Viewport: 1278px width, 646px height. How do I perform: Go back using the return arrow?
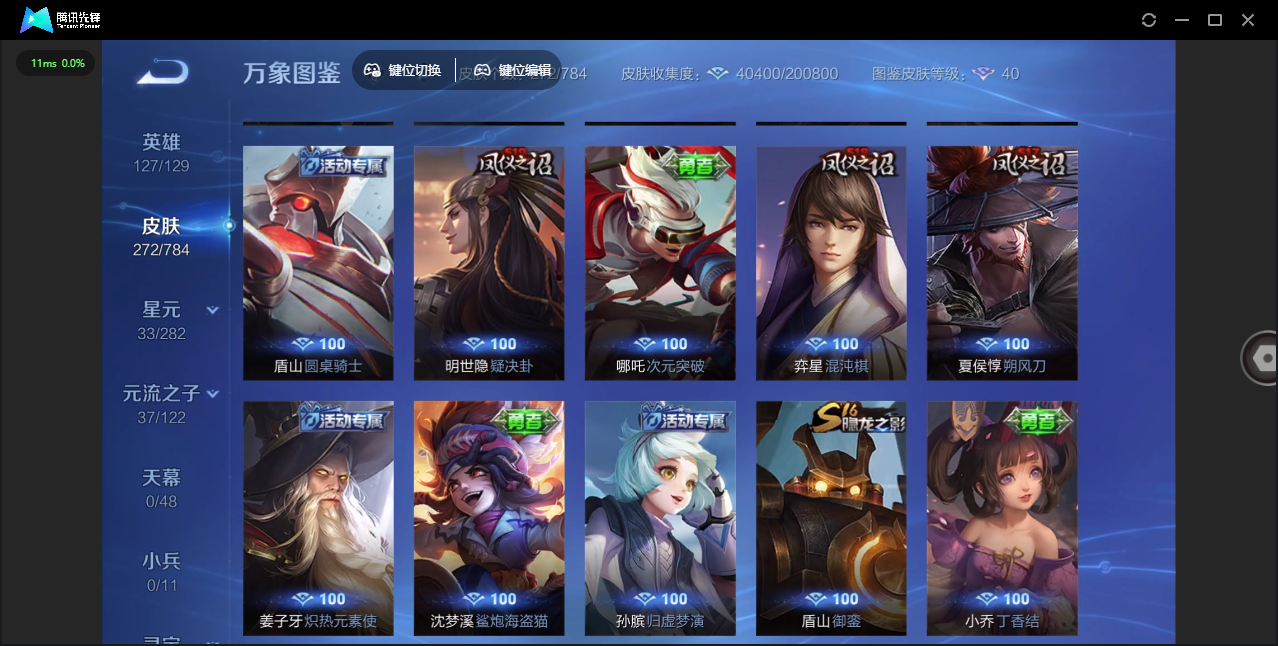click(x=163, y=72)
